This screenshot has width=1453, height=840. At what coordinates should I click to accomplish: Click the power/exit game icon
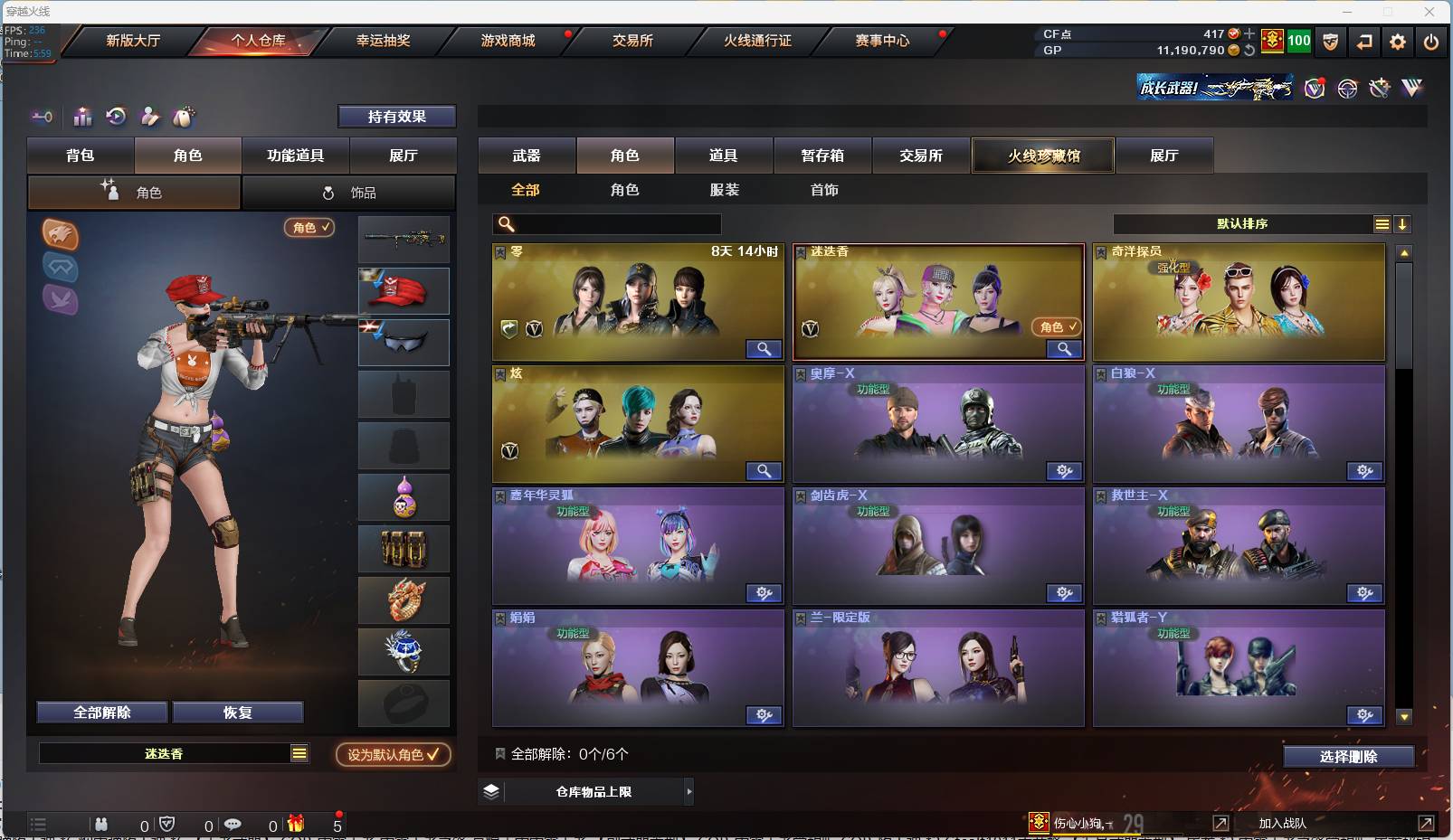point(1430,42)
